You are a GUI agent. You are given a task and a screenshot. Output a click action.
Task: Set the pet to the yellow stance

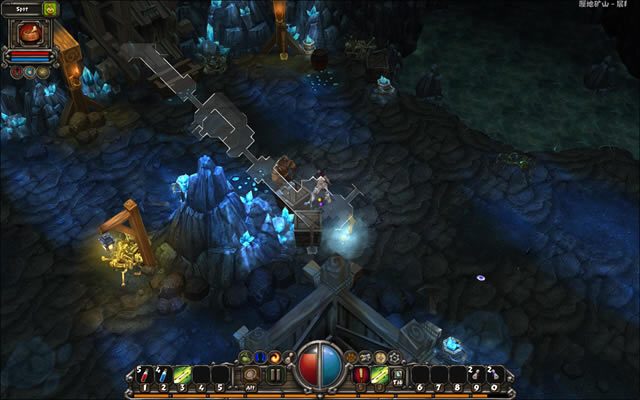(x=42, y=71)
